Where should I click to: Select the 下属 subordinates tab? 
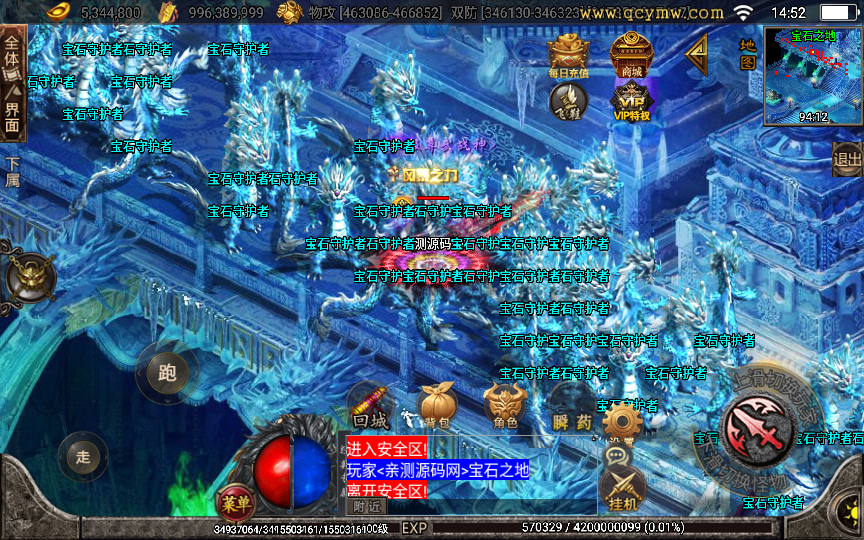point(12,172)
